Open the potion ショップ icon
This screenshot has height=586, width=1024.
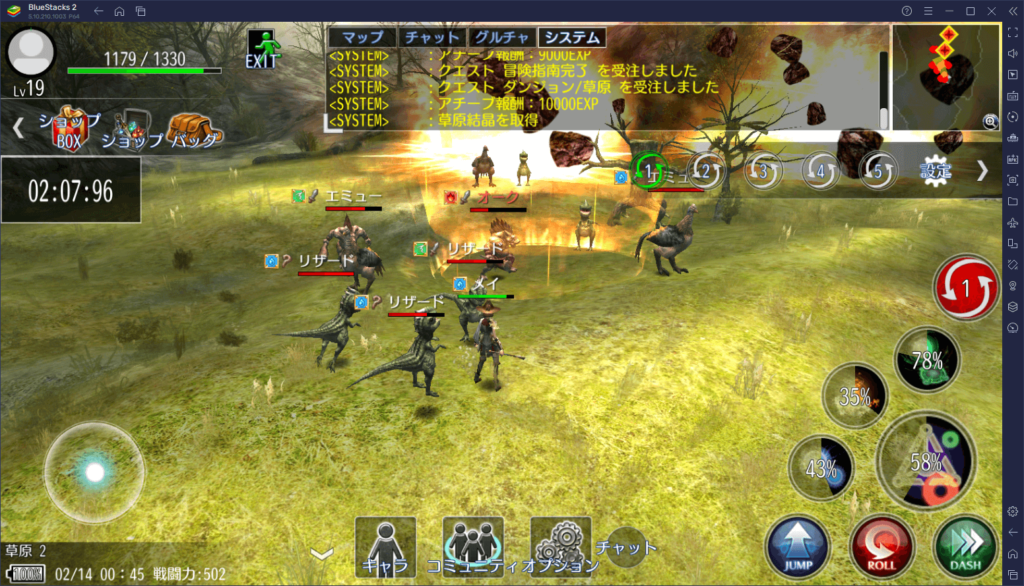tap(132, 130)
